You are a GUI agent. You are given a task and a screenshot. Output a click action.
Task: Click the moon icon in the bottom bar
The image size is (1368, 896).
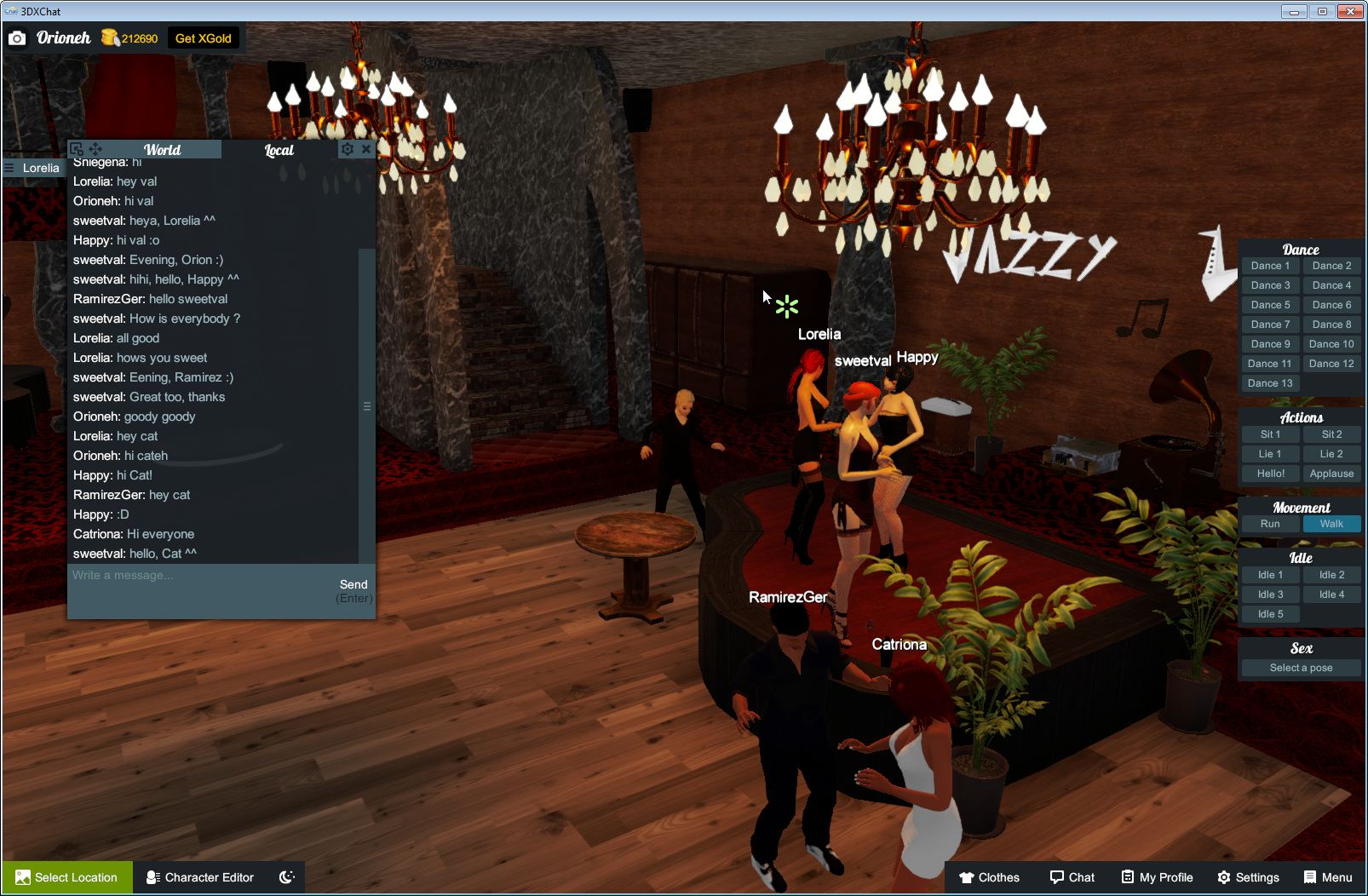(x=286, y=877)
